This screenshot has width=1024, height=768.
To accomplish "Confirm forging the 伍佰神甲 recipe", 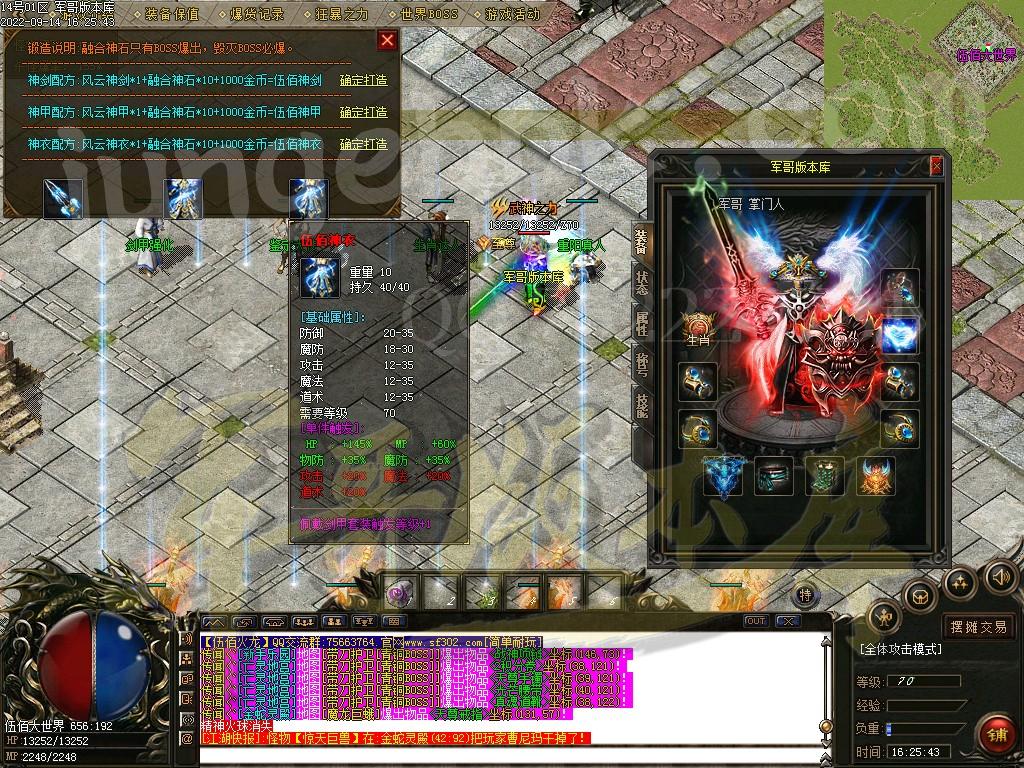I will [363, 113].
